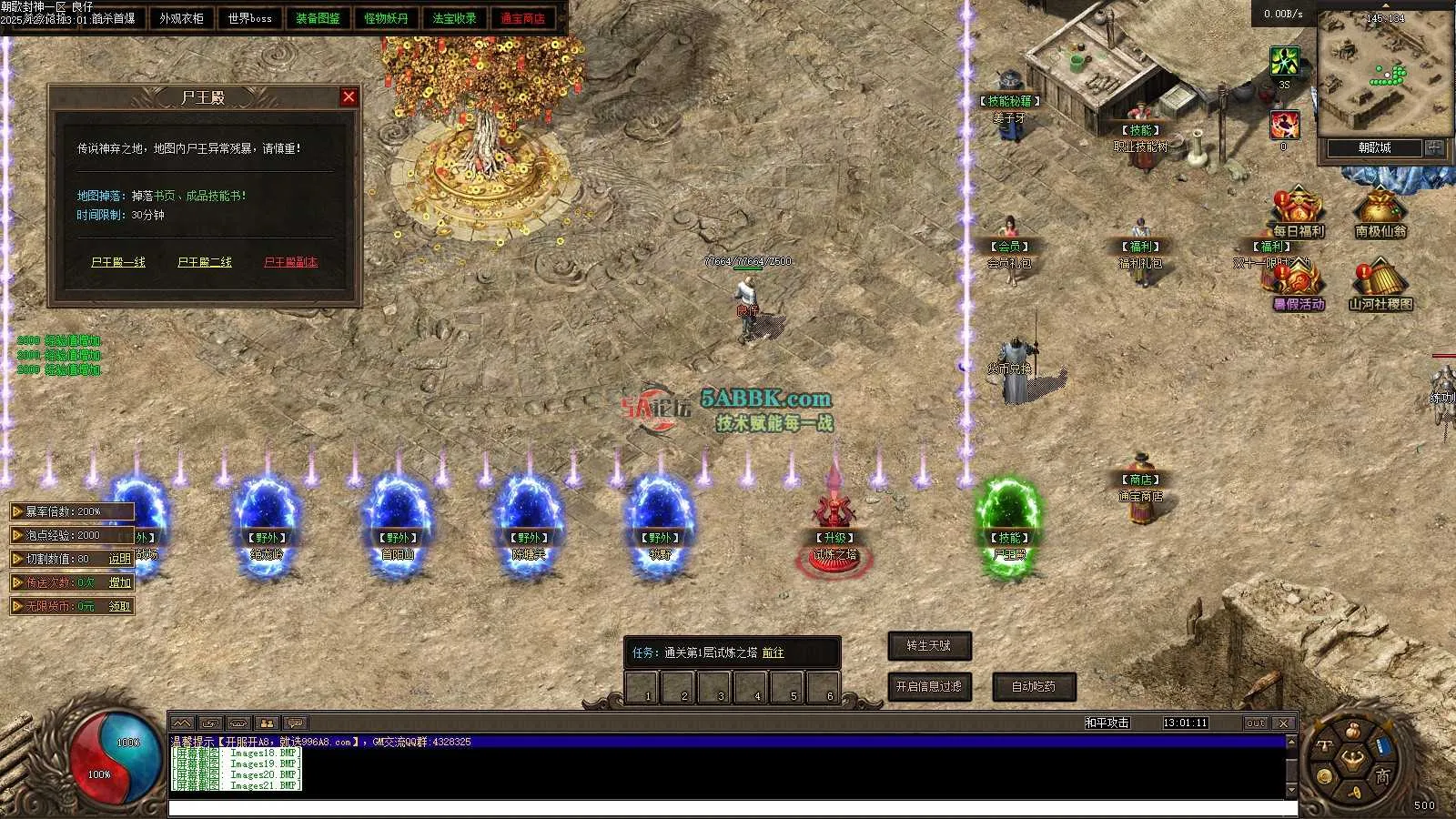
Task: Click the 朝歌城 minimap
Action: [x=1374, y=73]
